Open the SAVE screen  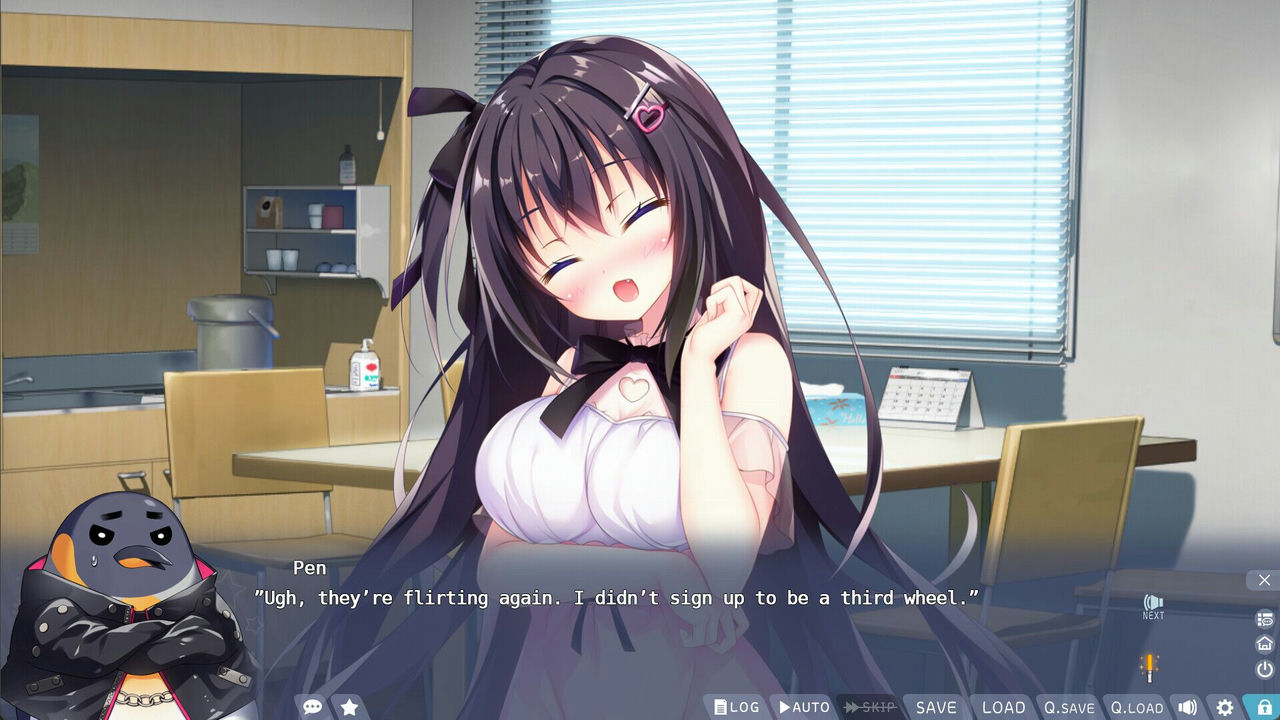click(936, 706)
